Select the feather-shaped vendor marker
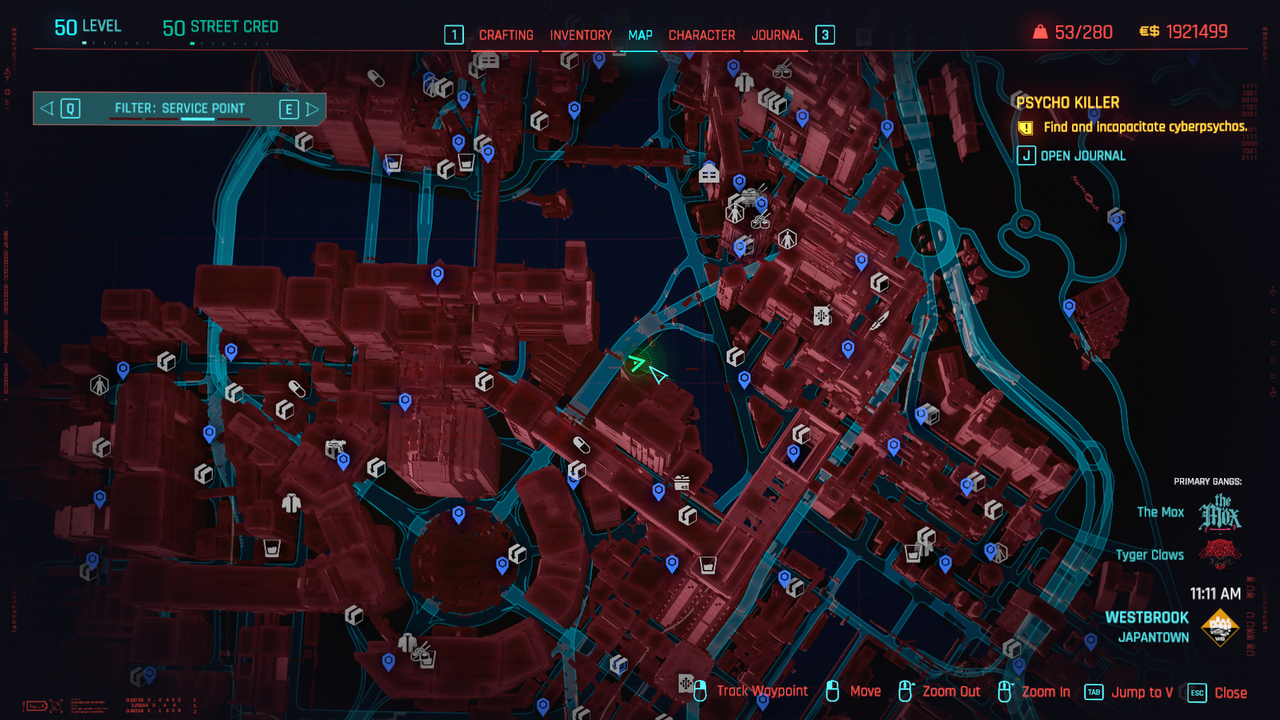 click(x=879, y=322)
